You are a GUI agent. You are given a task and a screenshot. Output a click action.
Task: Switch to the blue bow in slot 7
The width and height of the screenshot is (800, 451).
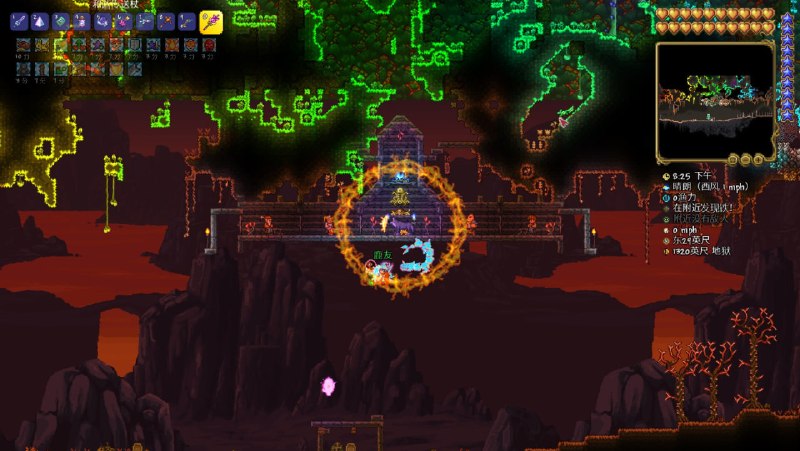tap(145, 20)
